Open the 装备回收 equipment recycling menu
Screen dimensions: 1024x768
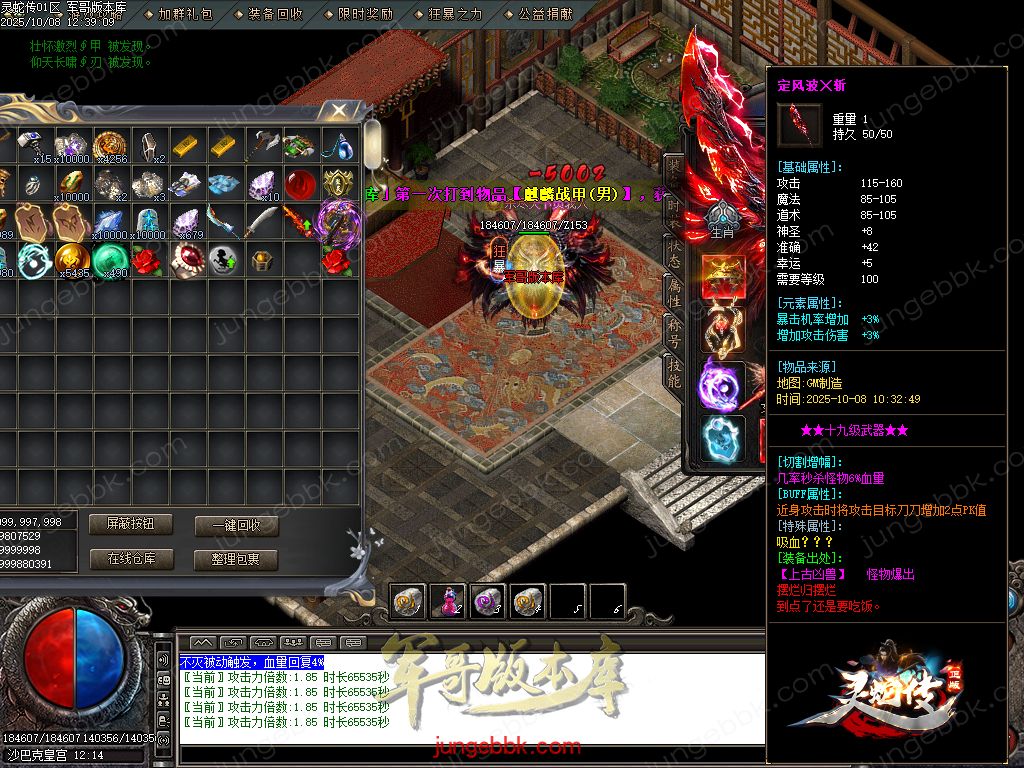(275, 14)
